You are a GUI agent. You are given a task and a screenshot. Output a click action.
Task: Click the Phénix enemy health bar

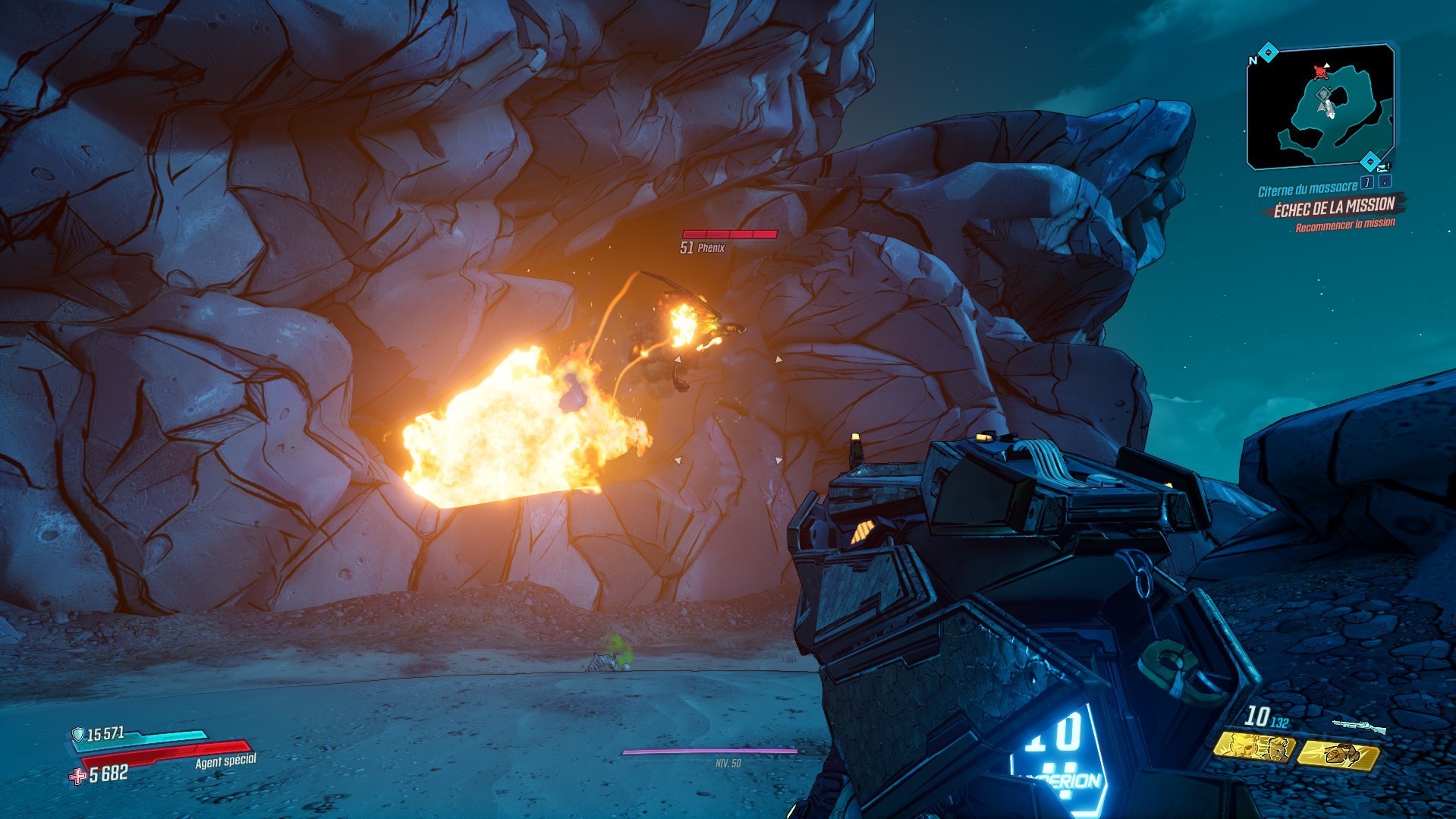[729, 236]
